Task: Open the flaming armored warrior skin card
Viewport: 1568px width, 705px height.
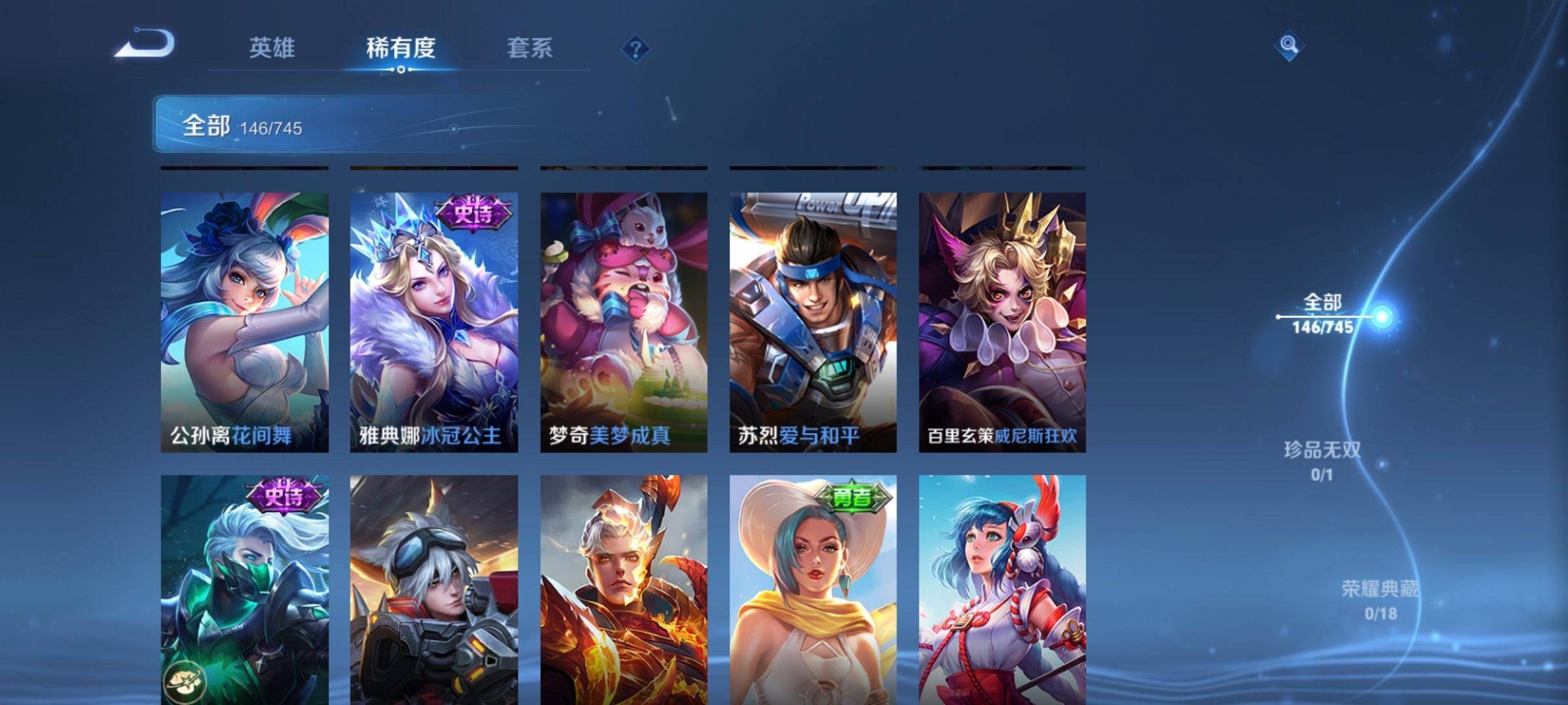Action: 623,589
